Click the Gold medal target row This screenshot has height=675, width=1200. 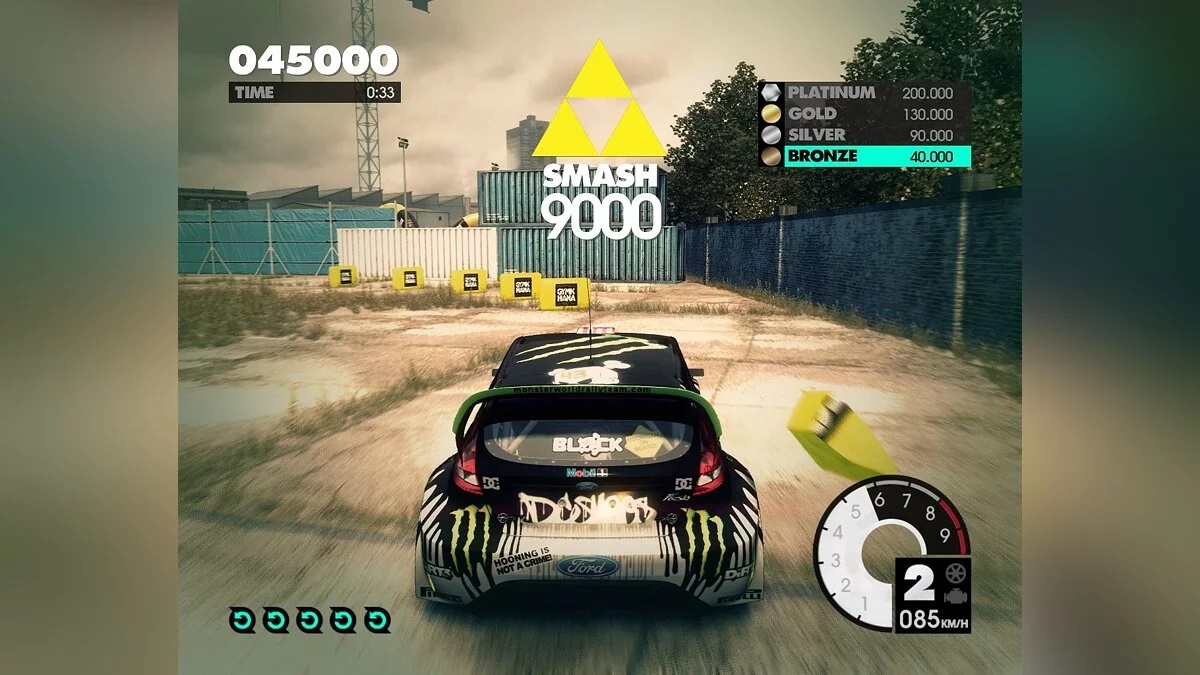click(866, 114)
